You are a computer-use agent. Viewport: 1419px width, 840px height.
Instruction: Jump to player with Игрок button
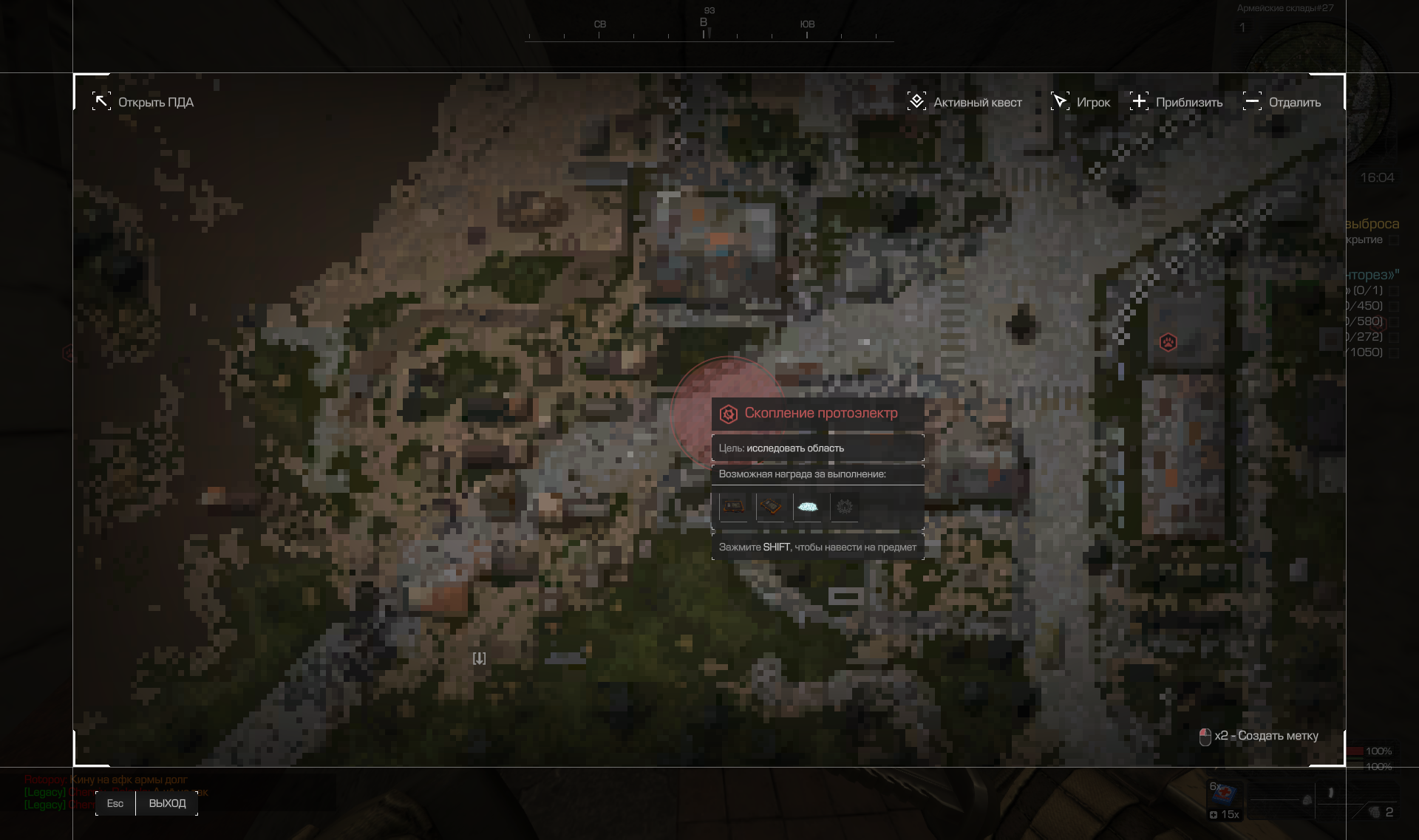pyautogui.click(x=1081, y=102)
